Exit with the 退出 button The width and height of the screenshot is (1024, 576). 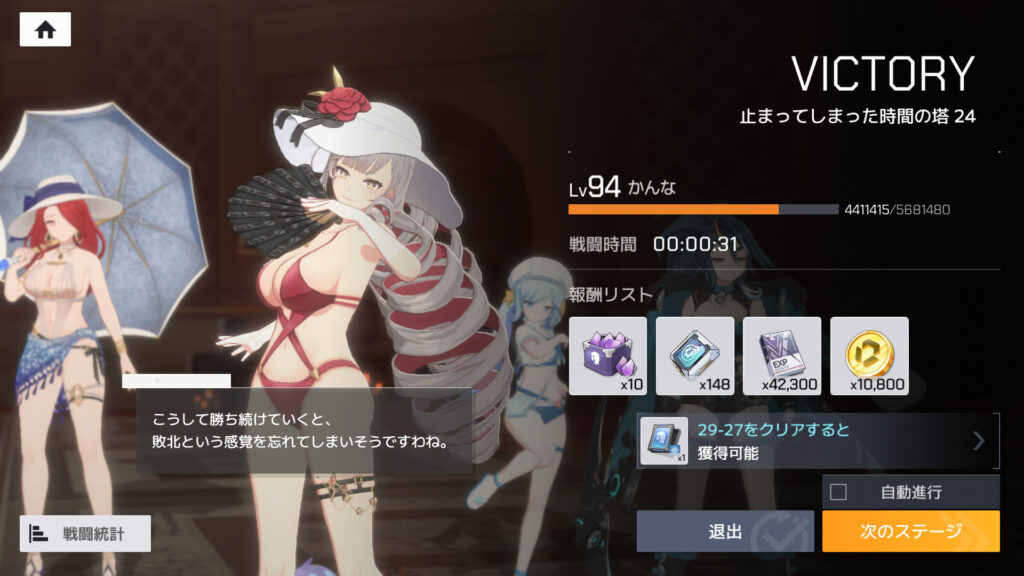coord(725,531)
